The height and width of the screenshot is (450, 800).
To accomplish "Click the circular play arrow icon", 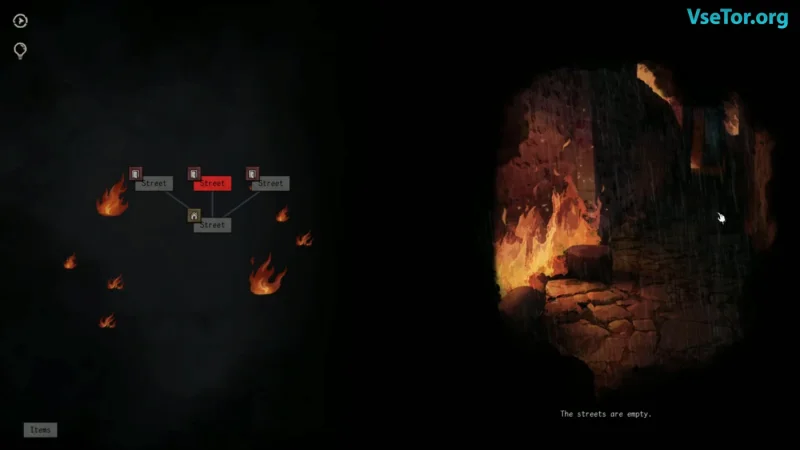I will click(20, 21).
